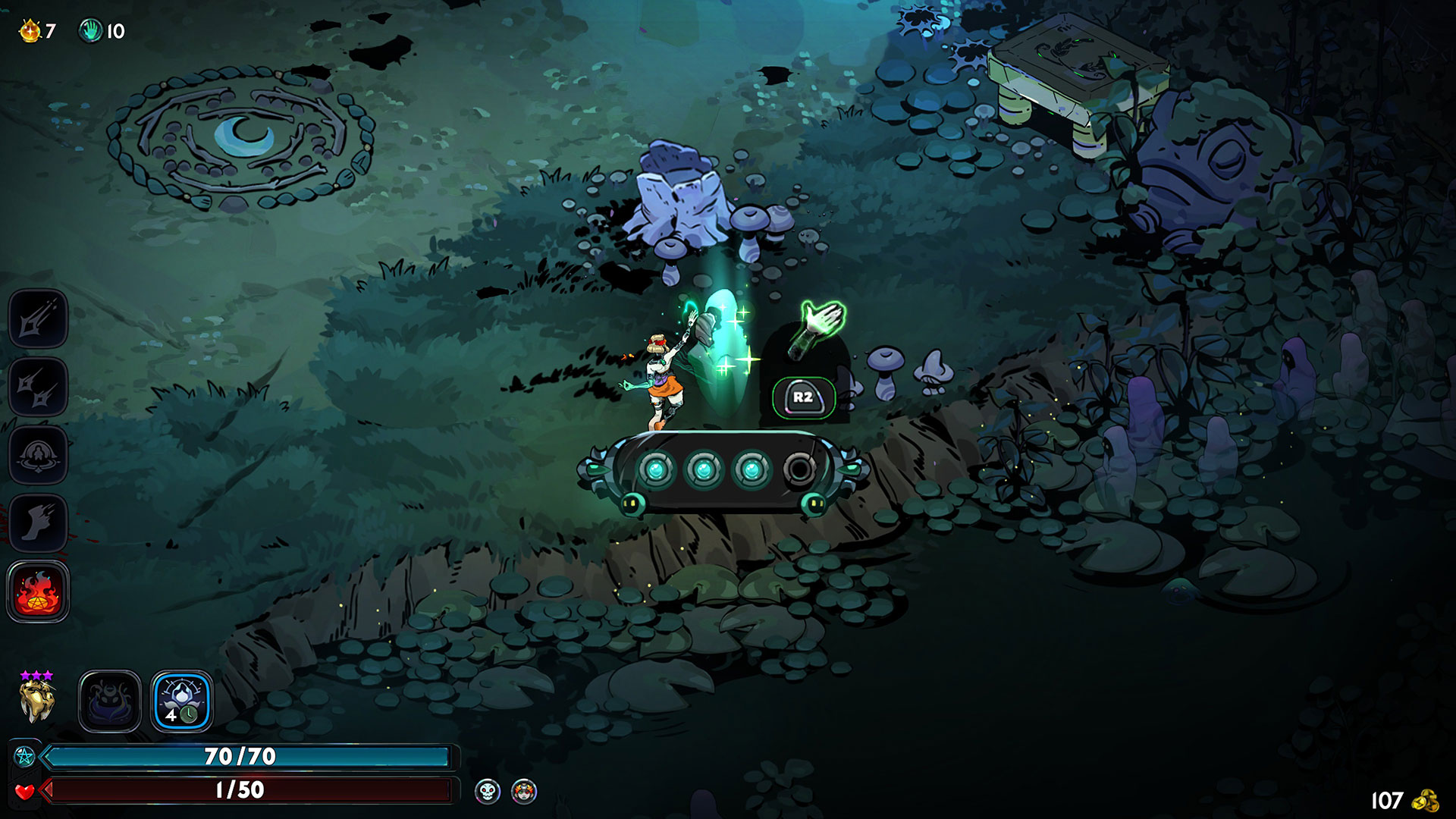Select the empty Attack boon slot
Viewport: 1456px width, 819px height.
point(38,318)
